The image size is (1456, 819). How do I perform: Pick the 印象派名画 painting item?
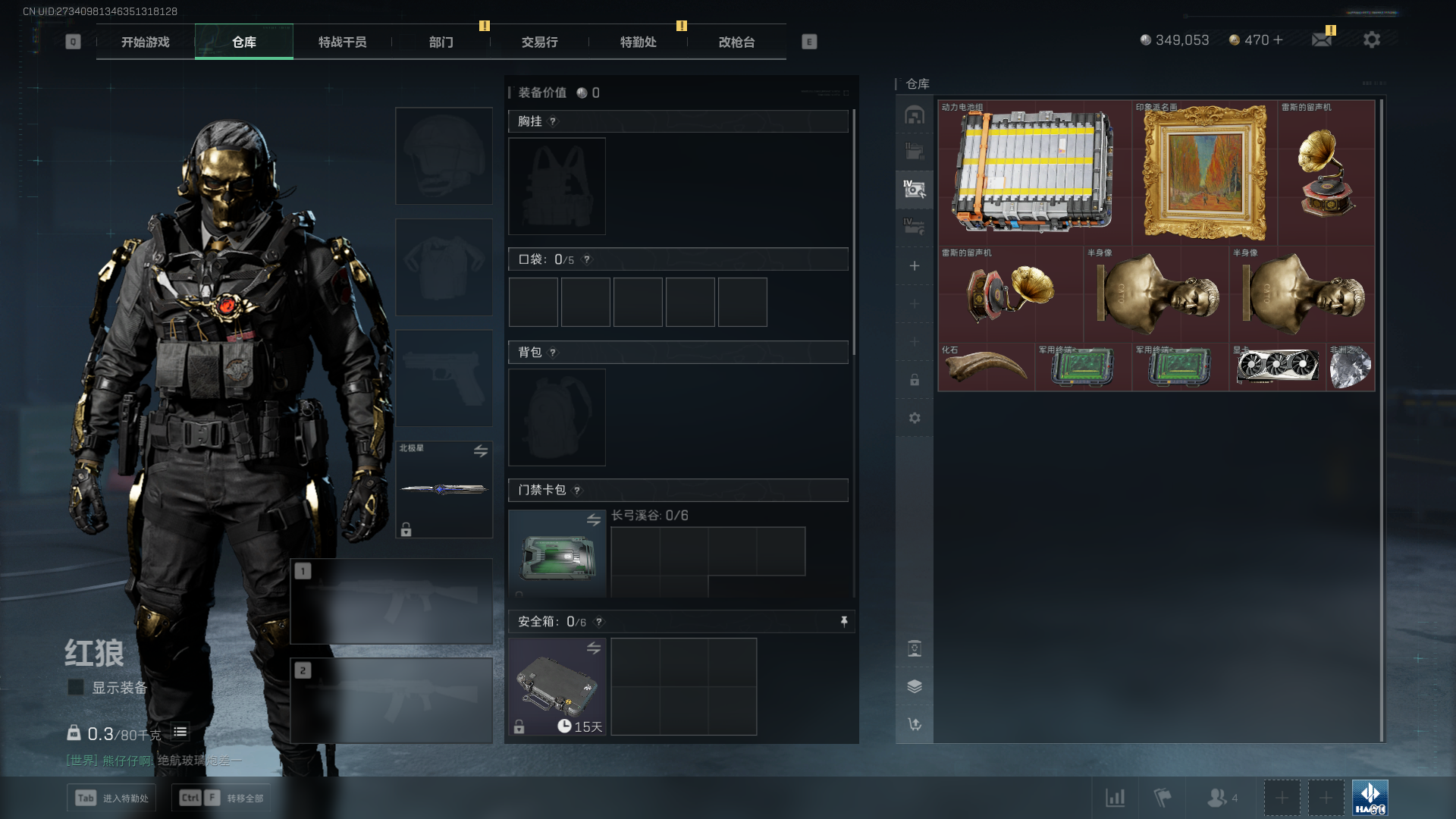point(1204,172)
